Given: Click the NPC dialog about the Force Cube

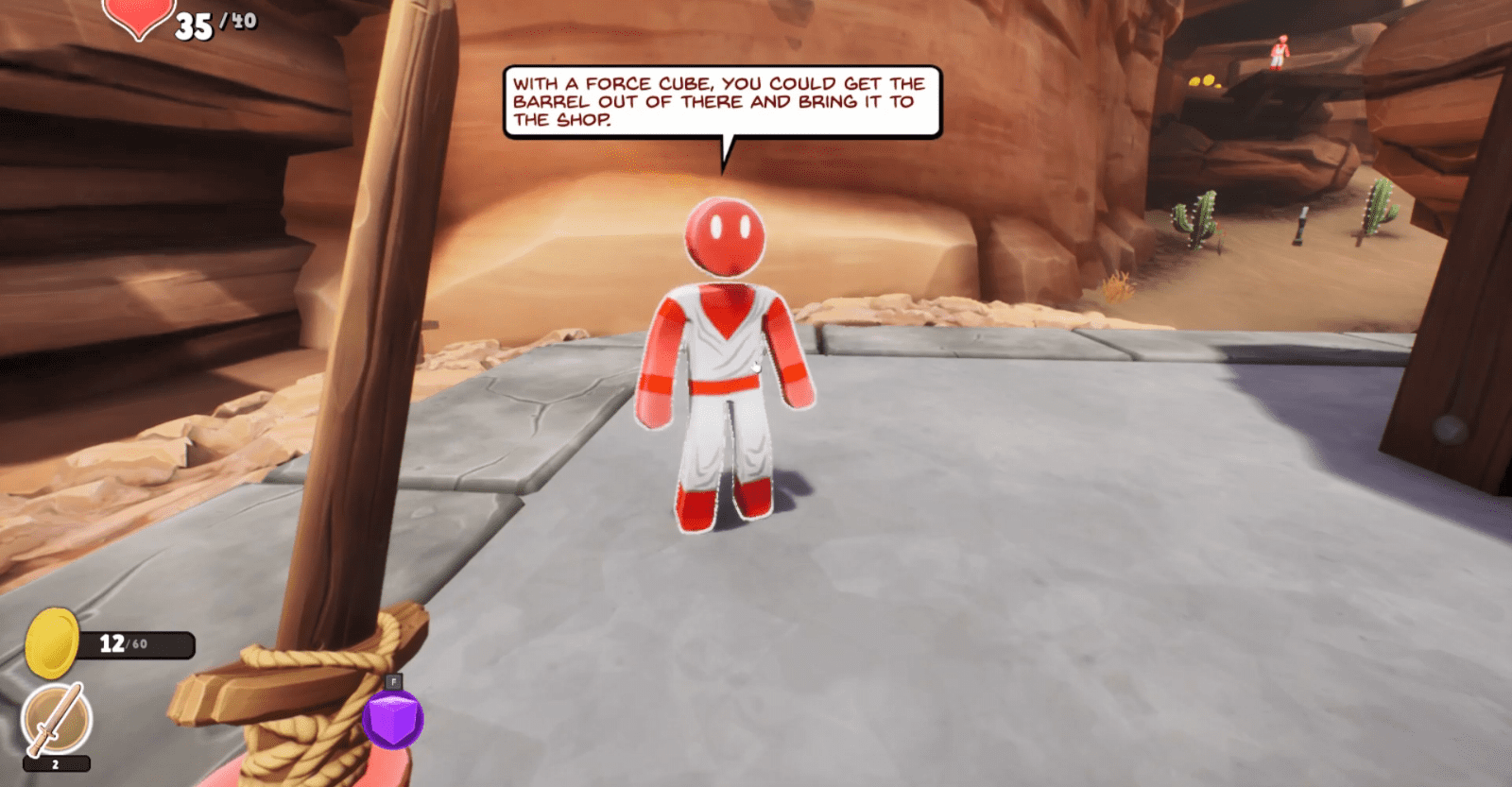Looking at the screenshot, I should point(721,99).
